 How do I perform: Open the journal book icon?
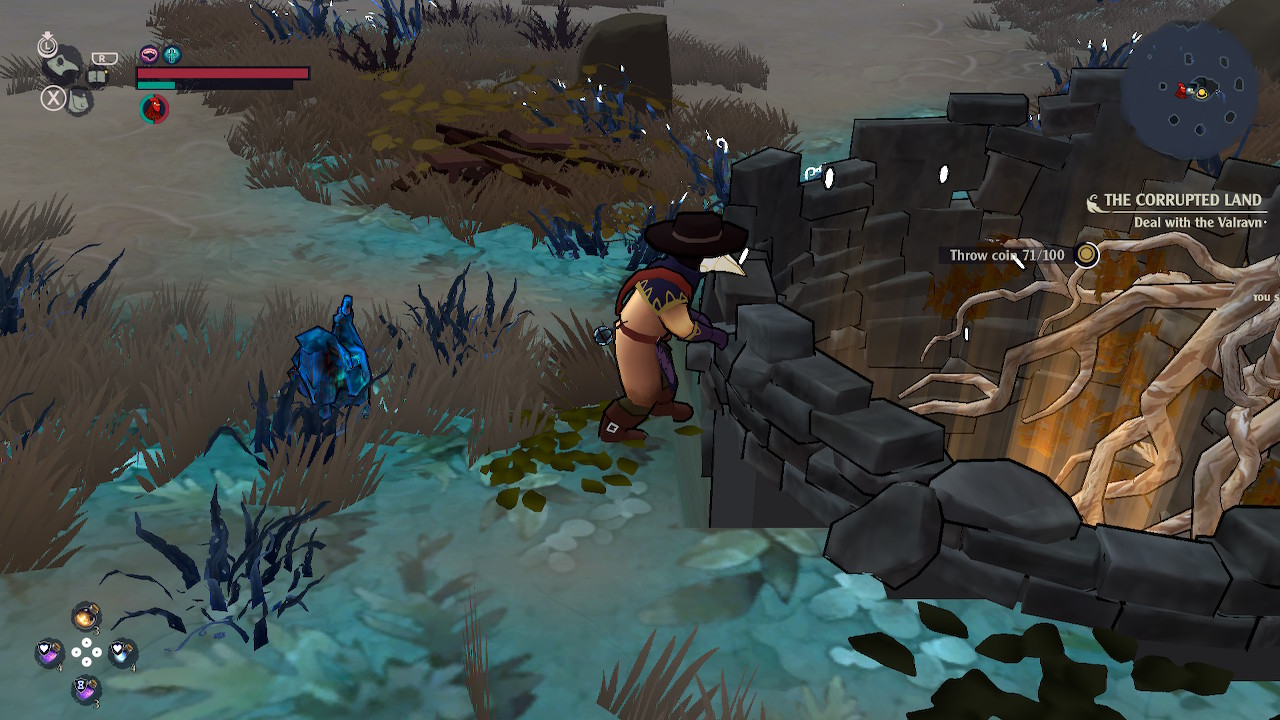(97, 77)
